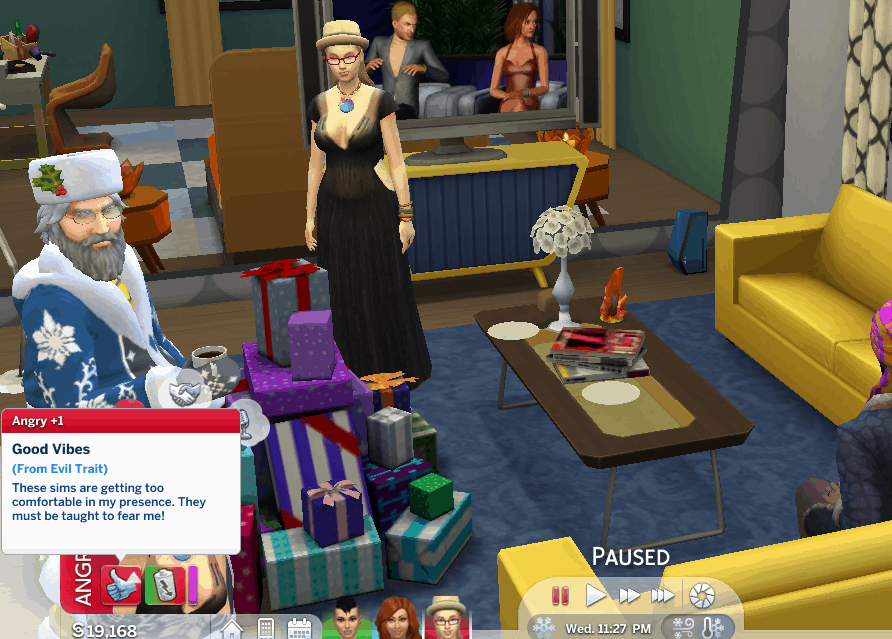Open the phone icon
The height and width of the screenshot is (639, 892).
click(266, 630)
